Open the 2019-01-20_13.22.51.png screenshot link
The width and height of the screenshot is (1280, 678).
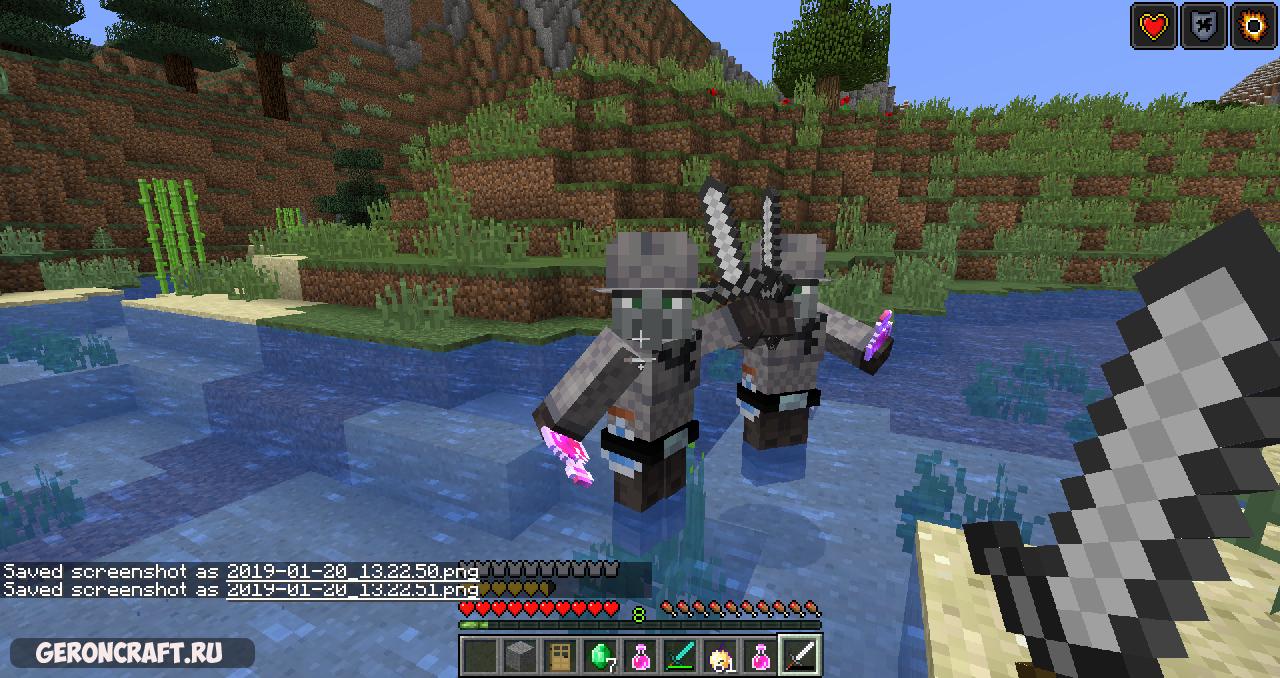pos(352,590)
